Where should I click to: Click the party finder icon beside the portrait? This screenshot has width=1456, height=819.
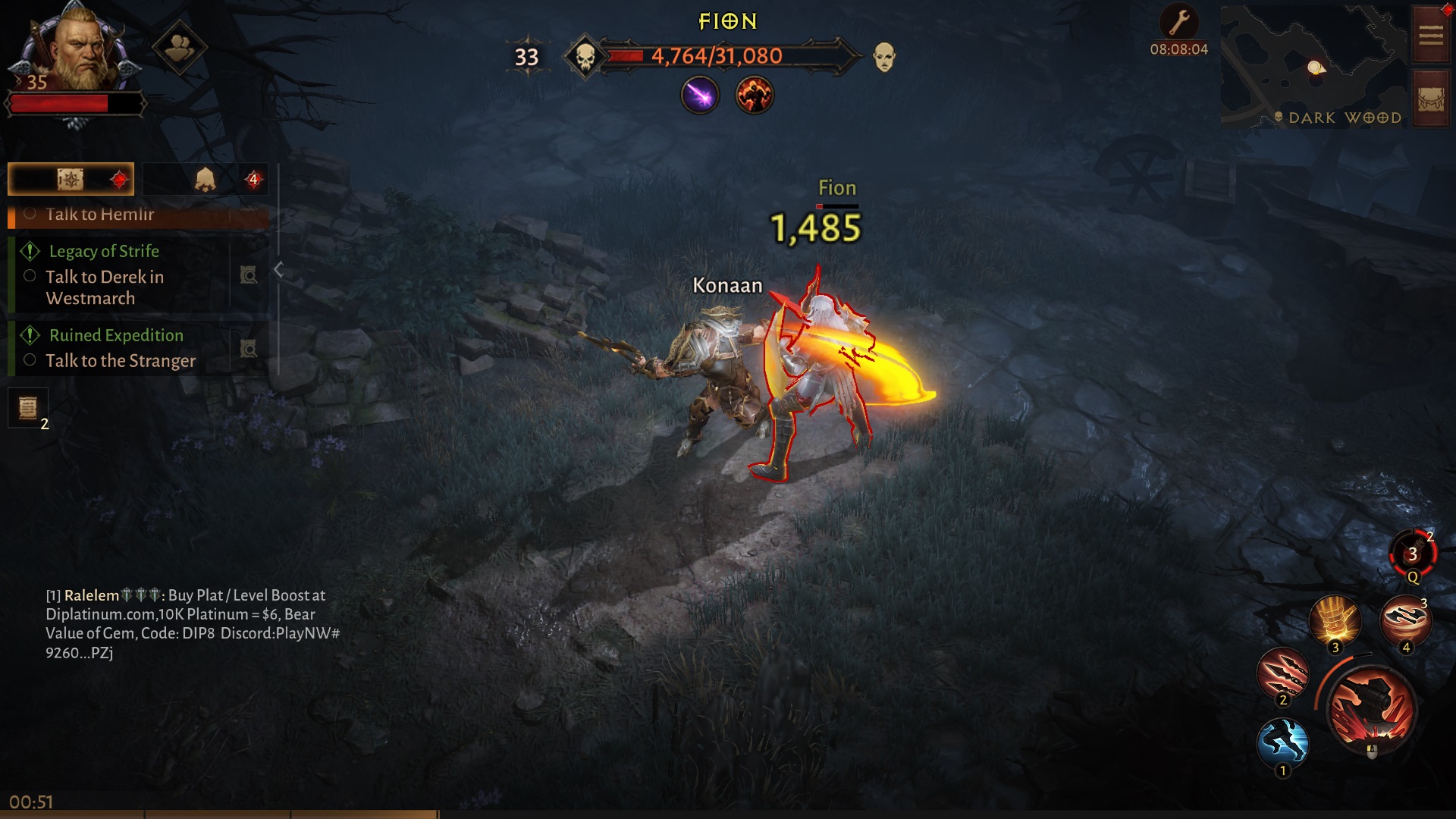pyautogui.click(x=179, y=48)
